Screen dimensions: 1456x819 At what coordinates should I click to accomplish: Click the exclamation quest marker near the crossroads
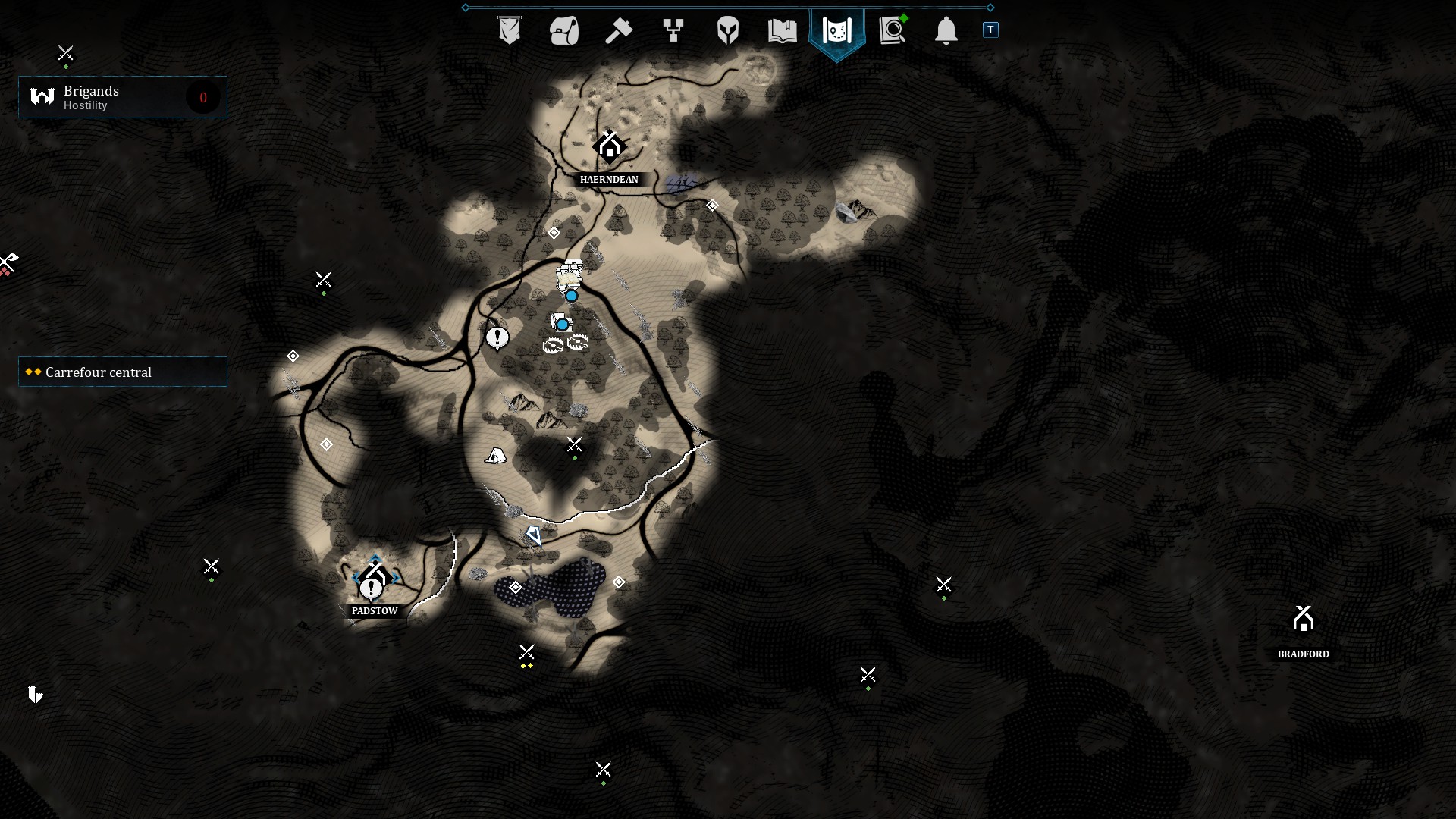[x=497, y=337]
